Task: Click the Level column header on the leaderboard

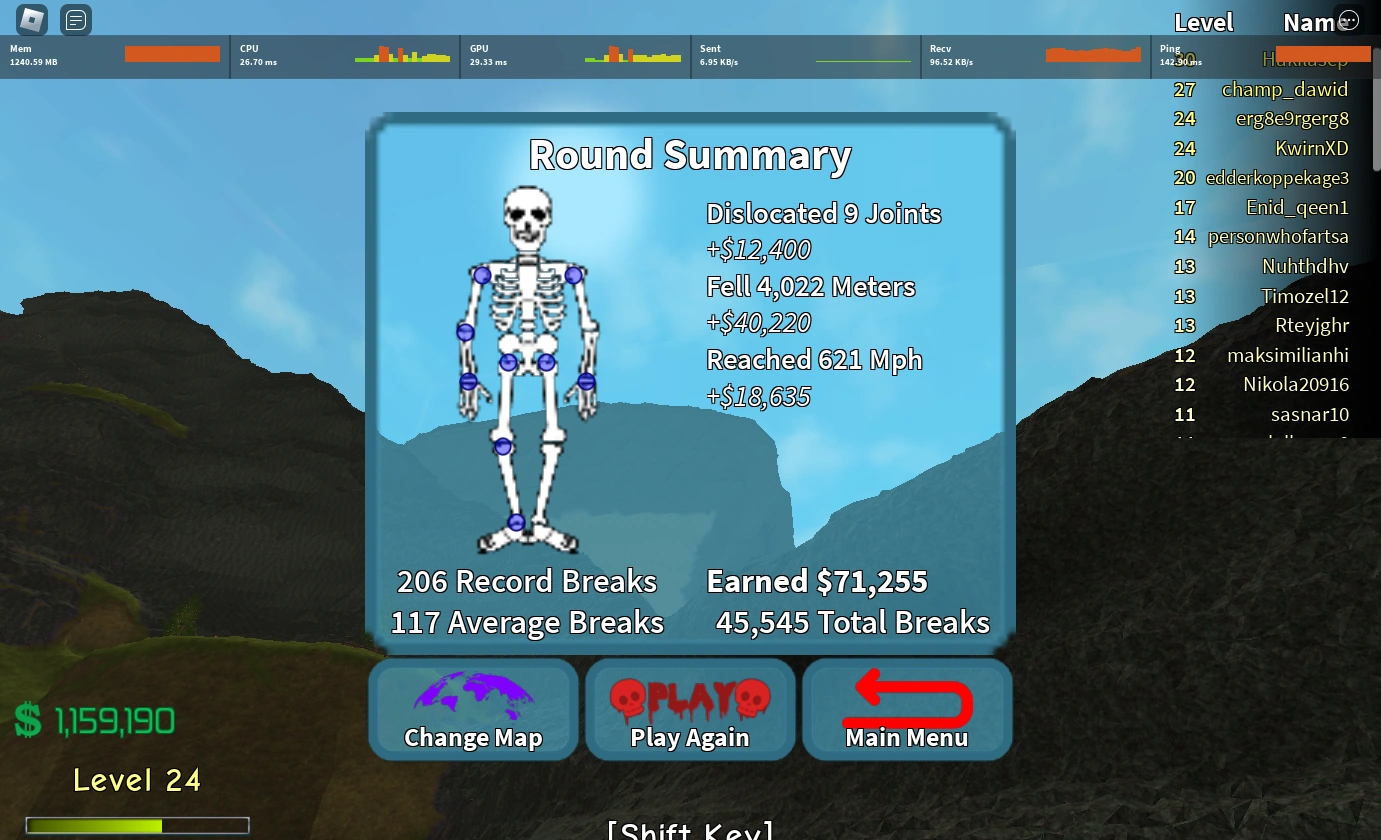Action: click(x=1203, y=22)
